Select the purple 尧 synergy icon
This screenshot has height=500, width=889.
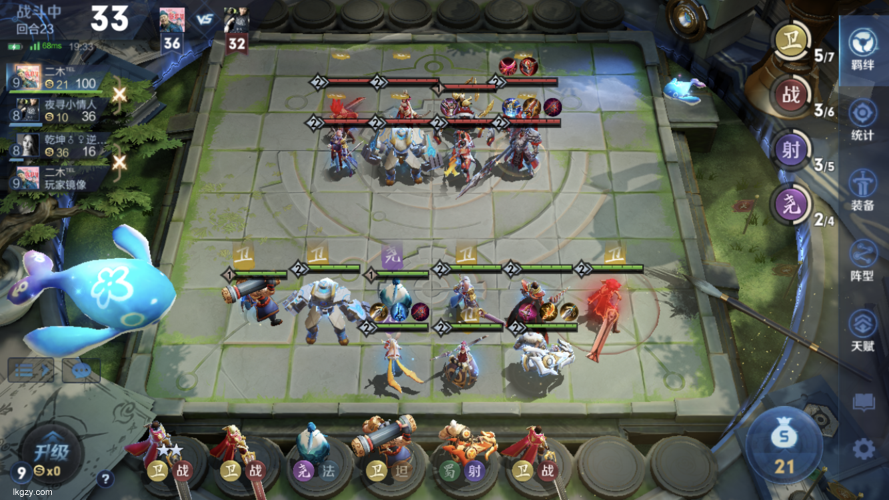791,206
